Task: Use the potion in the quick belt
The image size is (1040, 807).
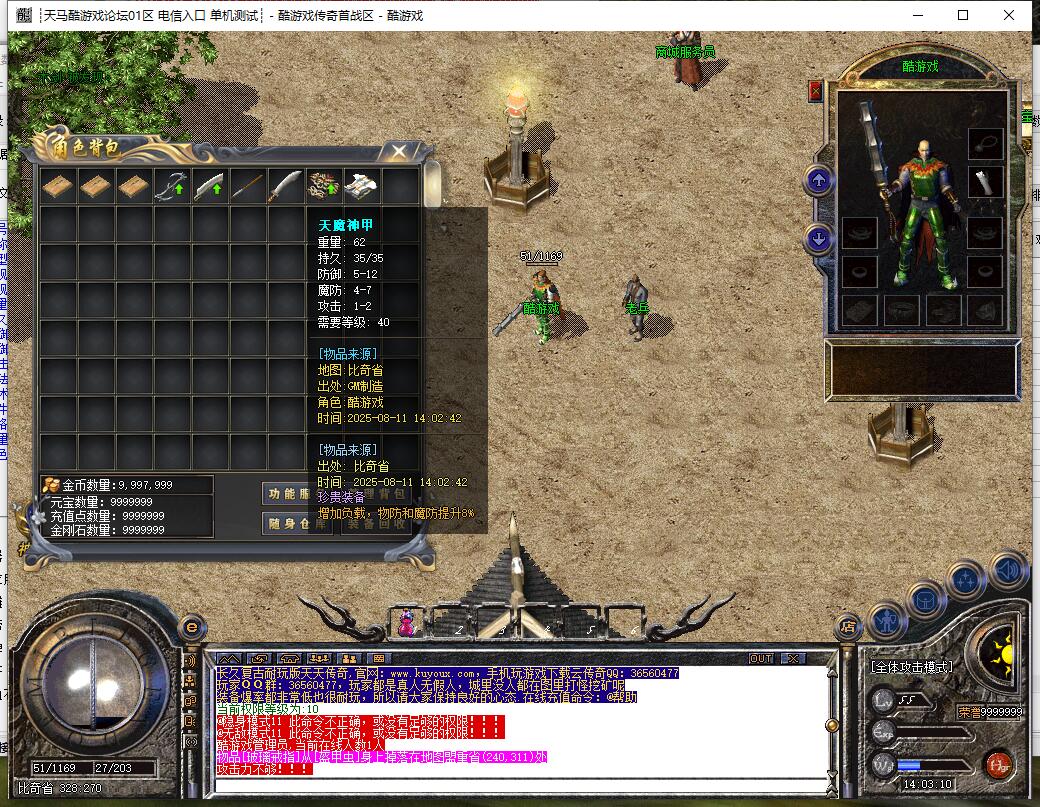Action: coord(407,623)
